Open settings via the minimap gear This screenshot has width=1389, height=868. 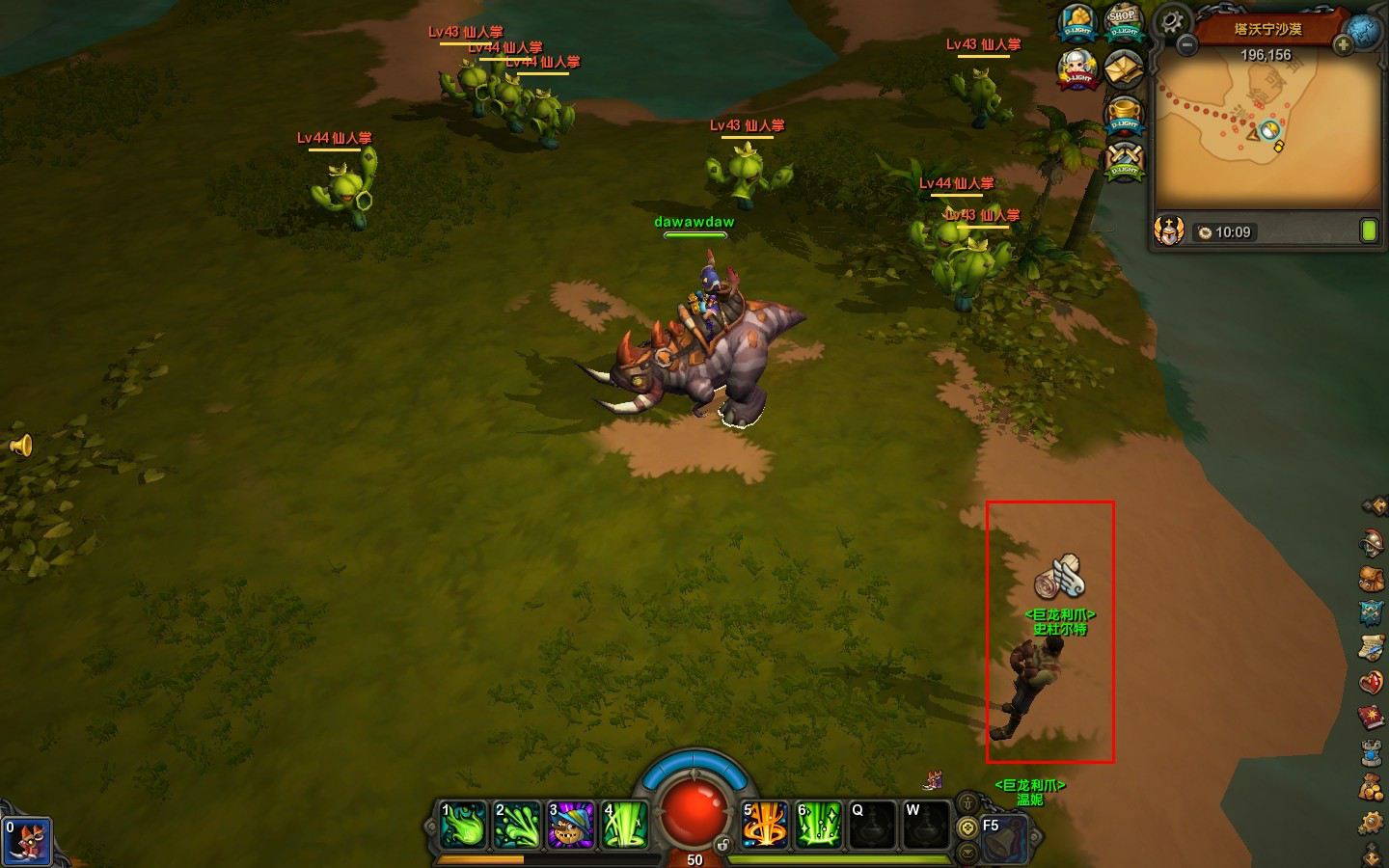[1172, 20]
